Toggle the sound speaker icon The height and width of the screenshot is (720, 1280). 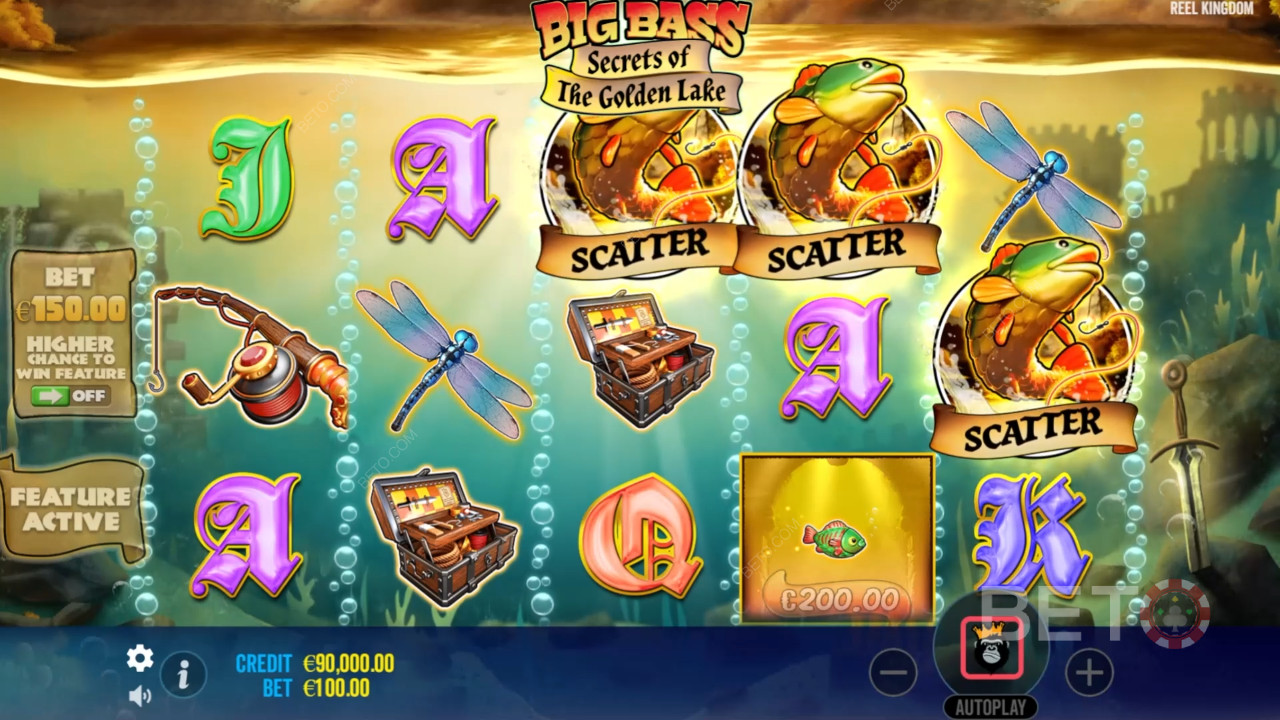140,694
